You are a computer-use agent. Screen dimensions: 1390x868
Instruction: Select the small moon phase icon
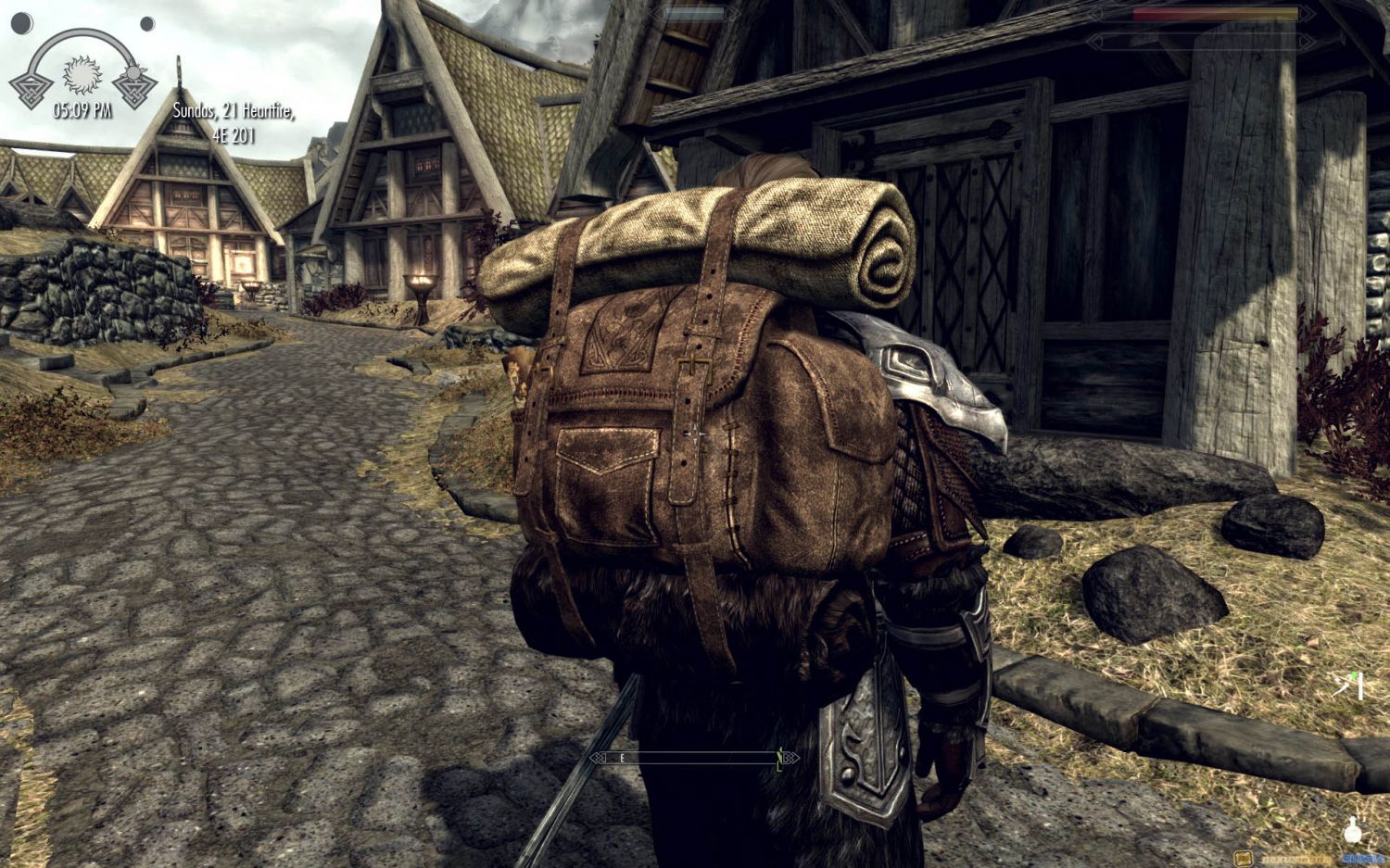click(147, 23)
